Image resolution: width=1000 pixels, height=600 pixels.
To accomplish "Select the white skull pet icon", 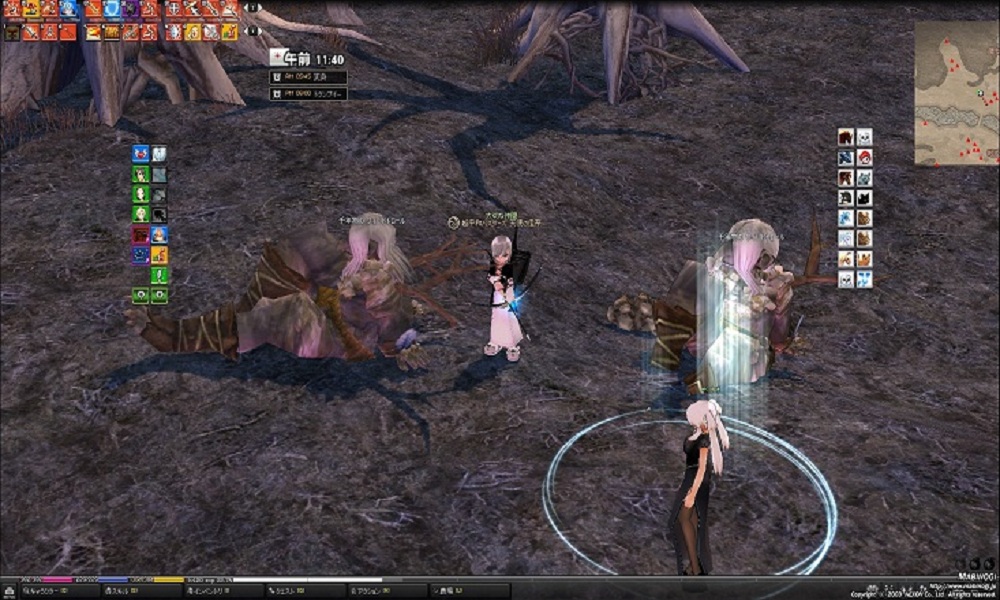I will click(x=864, y=137).
